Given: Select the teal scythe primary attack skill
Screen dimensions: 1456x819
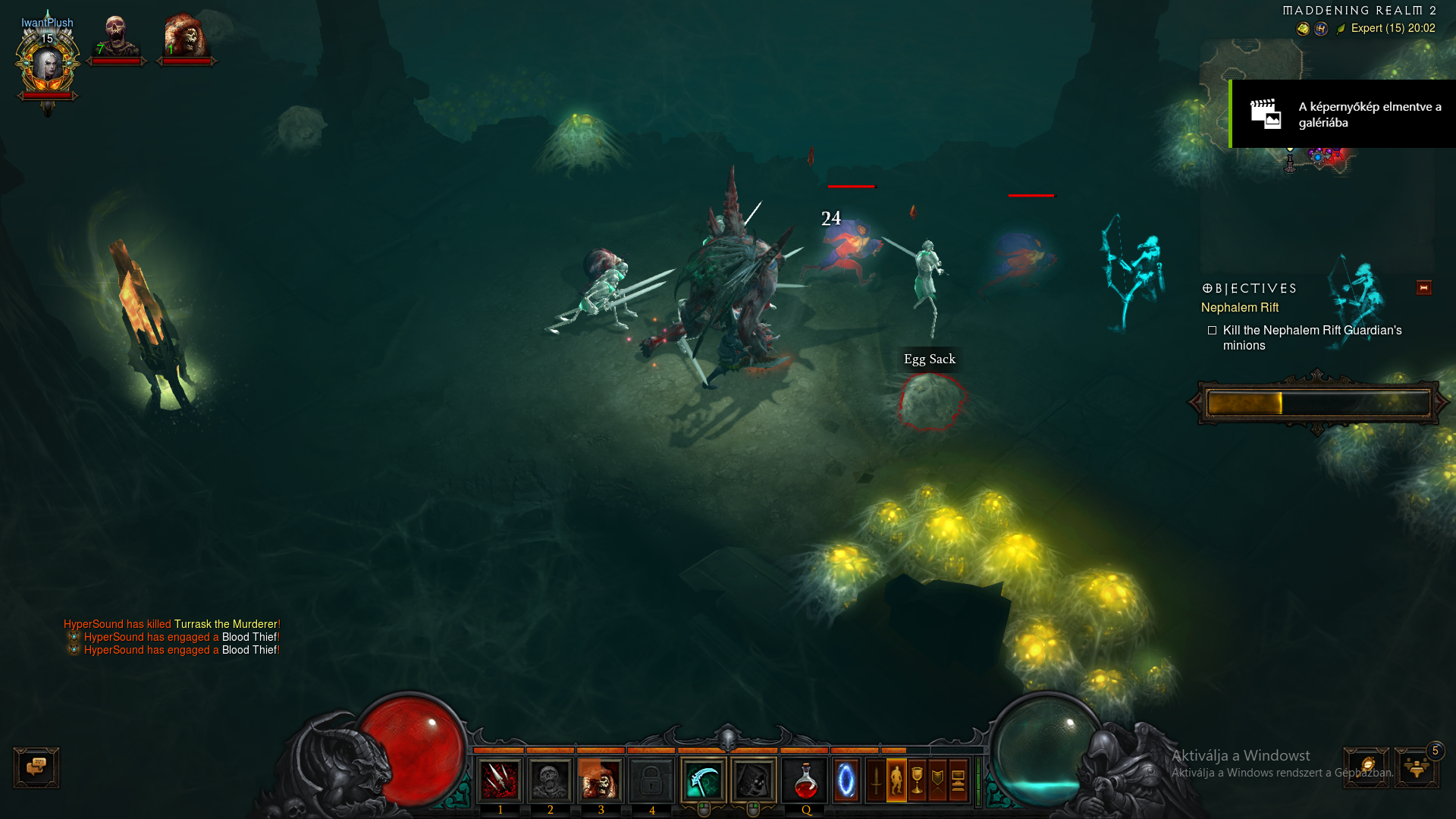Looking at the screenshot, I should point(703,780).
